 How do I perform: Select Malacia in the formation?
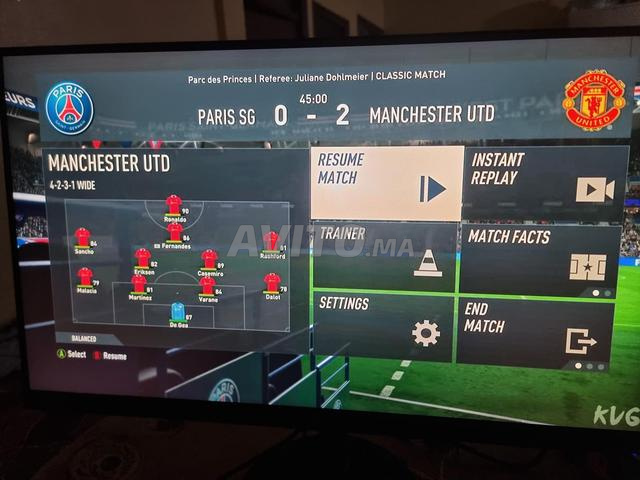[85, 277]
